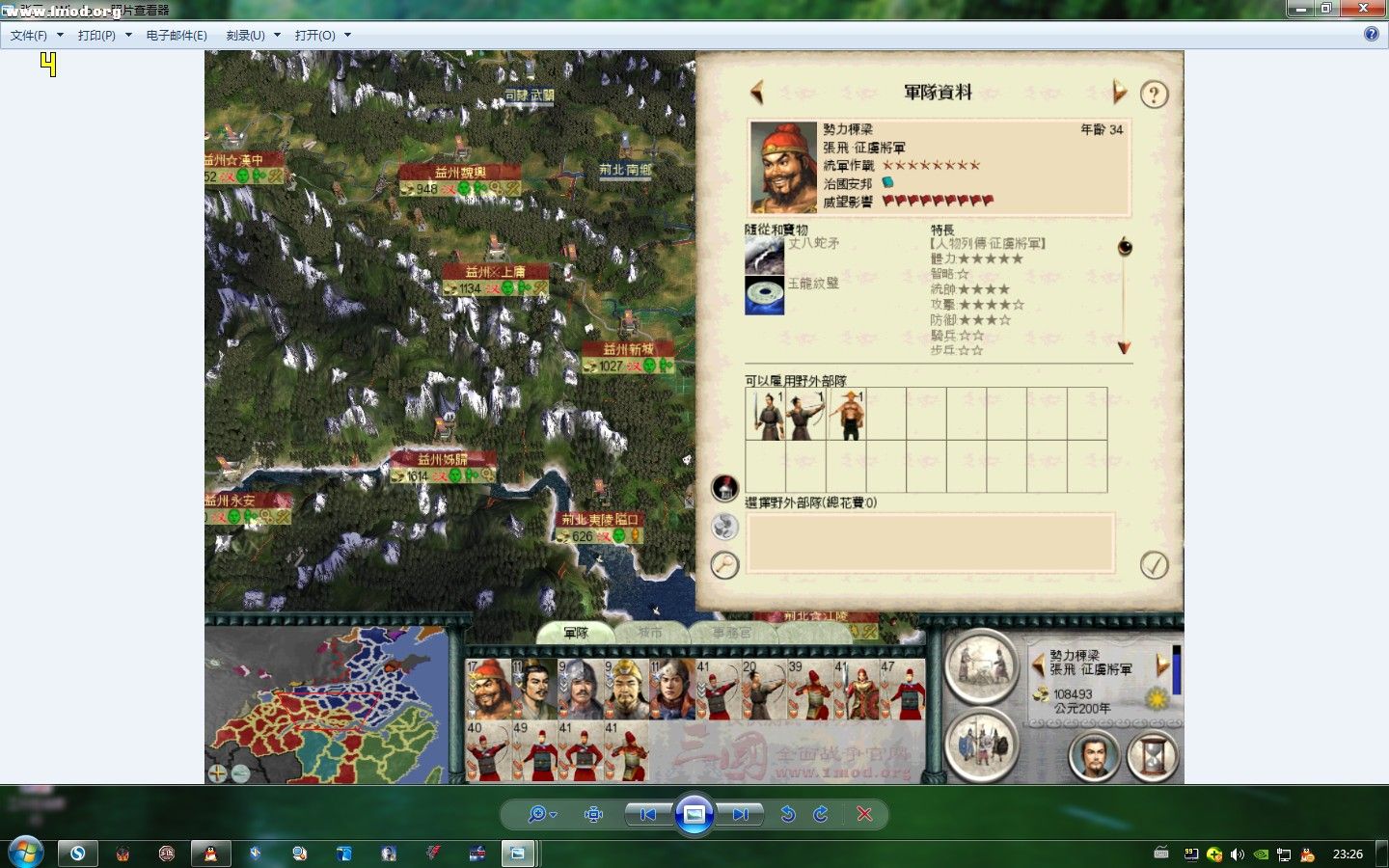Click the magnifying glass inspect icon in the army panel

coord(724,566)
